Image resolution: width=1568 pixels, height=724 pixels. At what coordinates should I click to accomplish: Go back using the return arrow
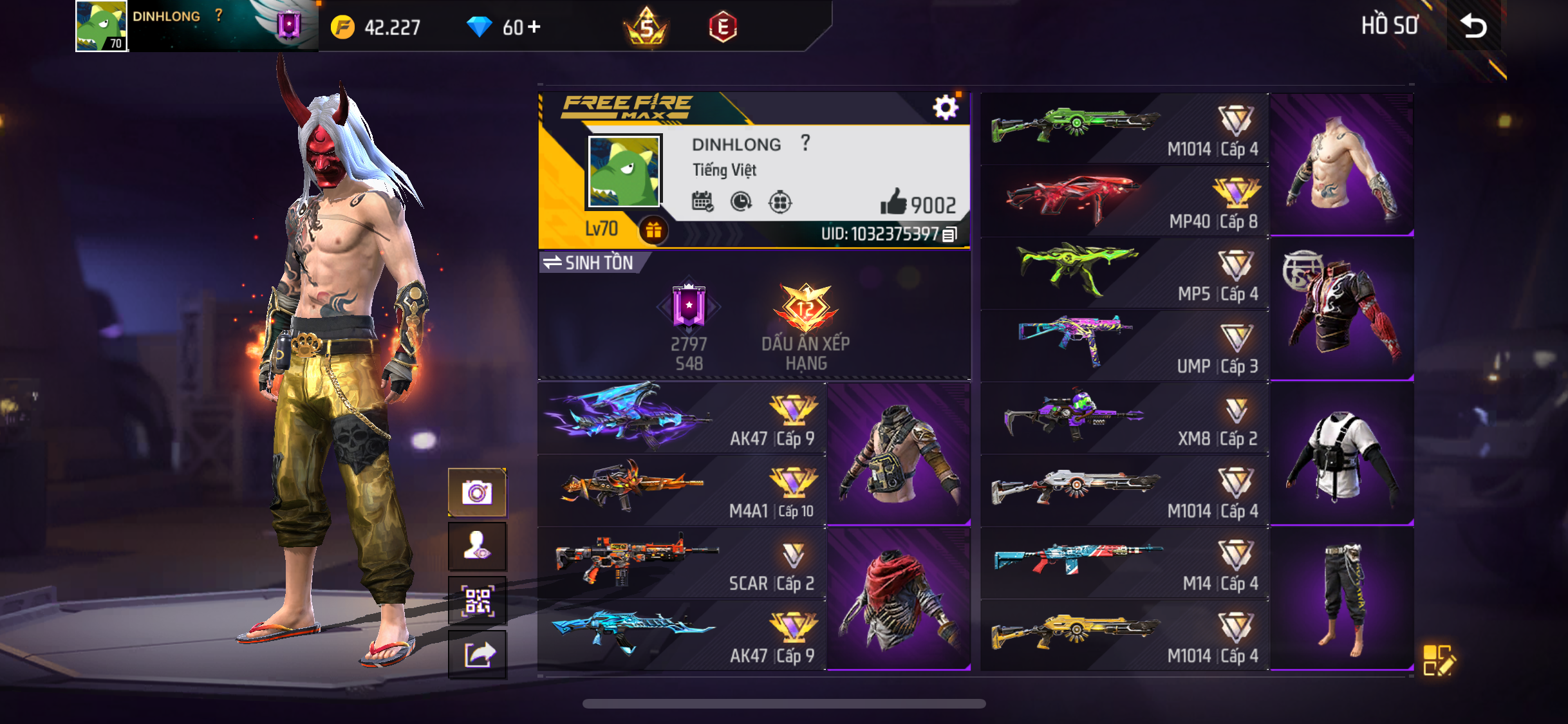click(1473, 26)
